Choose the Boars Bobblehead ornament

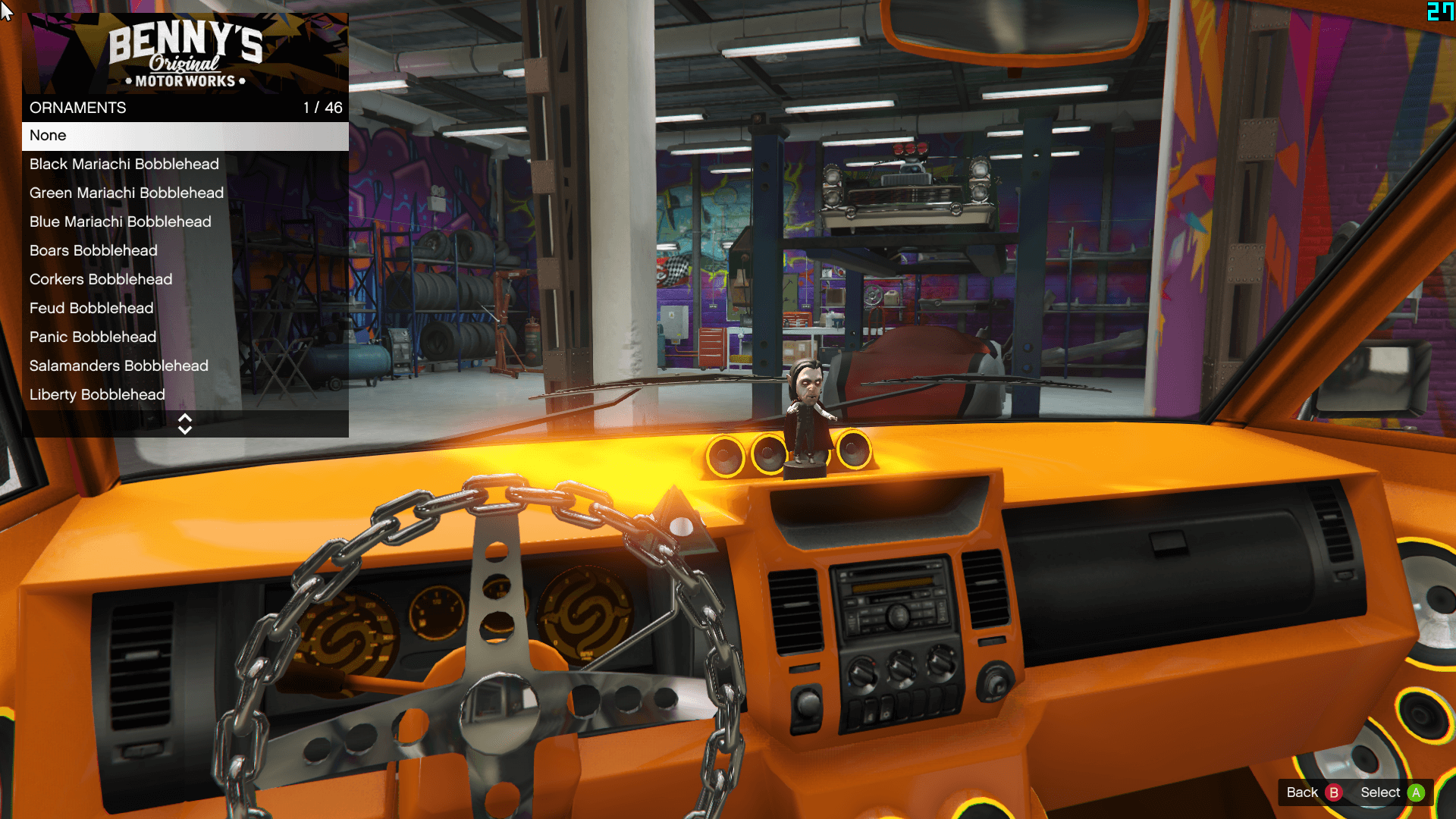pos(185,251)
